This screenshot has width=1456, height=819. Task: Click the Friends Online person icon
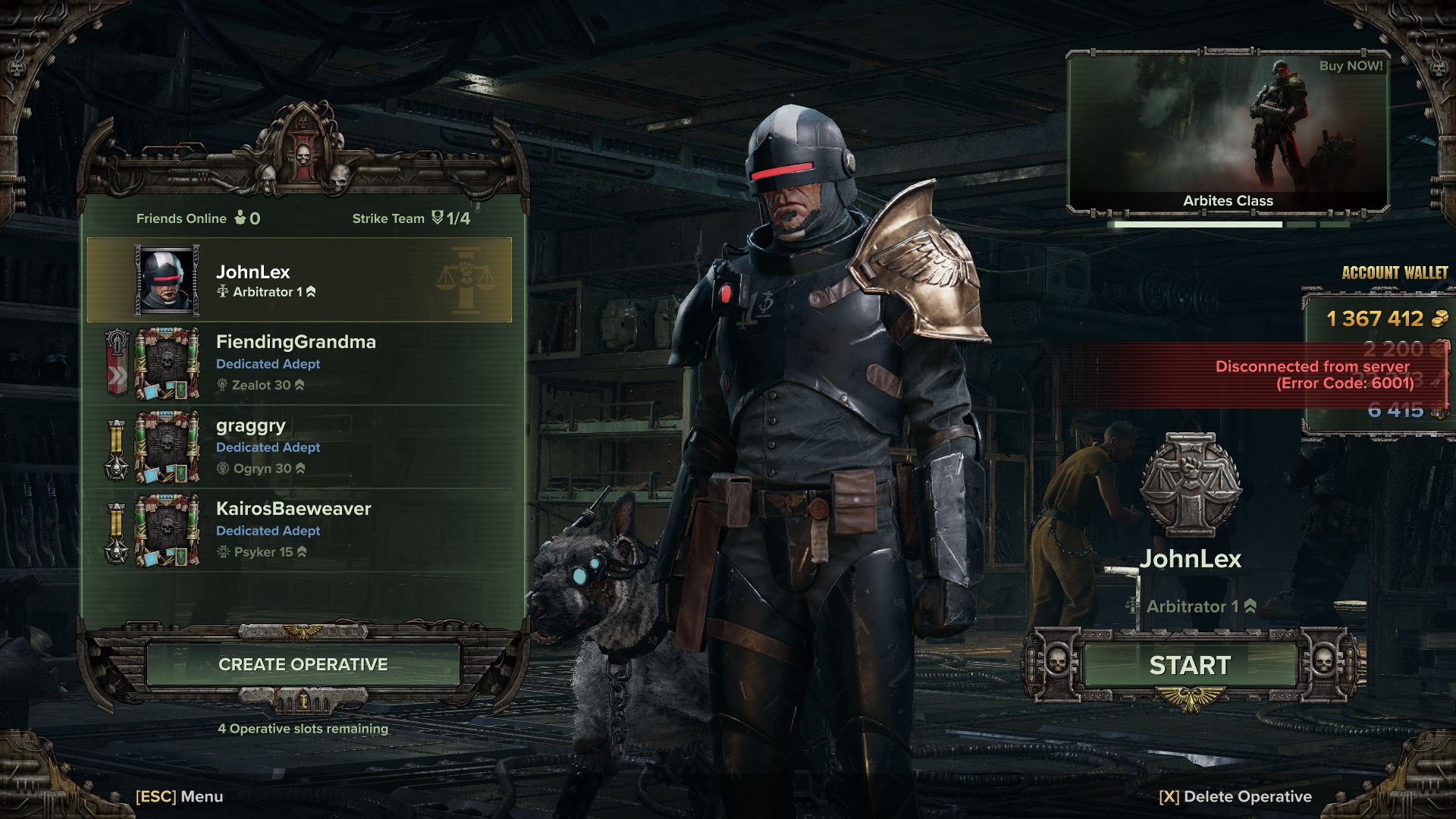pos(239,218)
